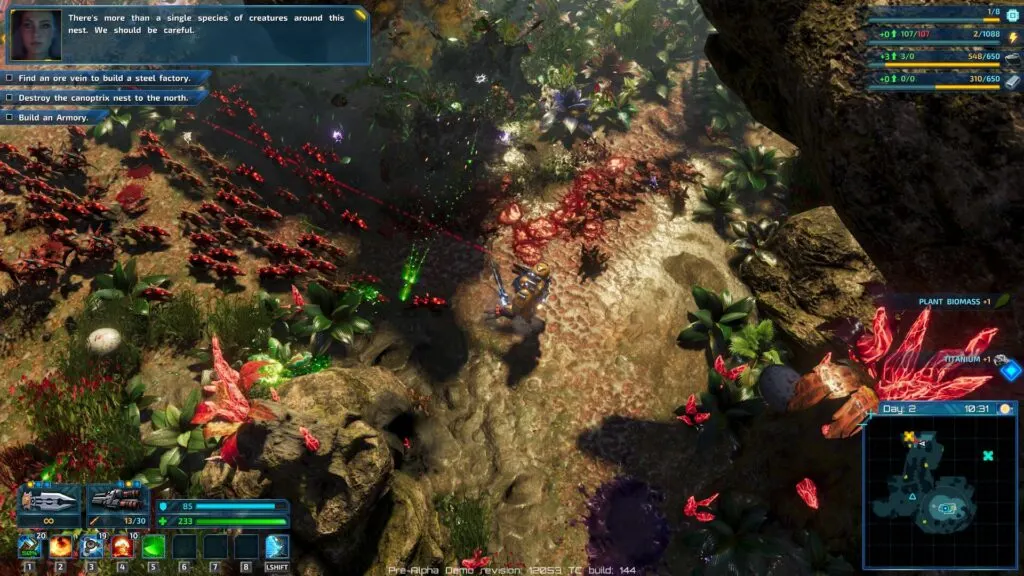Trigger the mushroom-cloud explosion in slot 4

[x=123, y=547]
